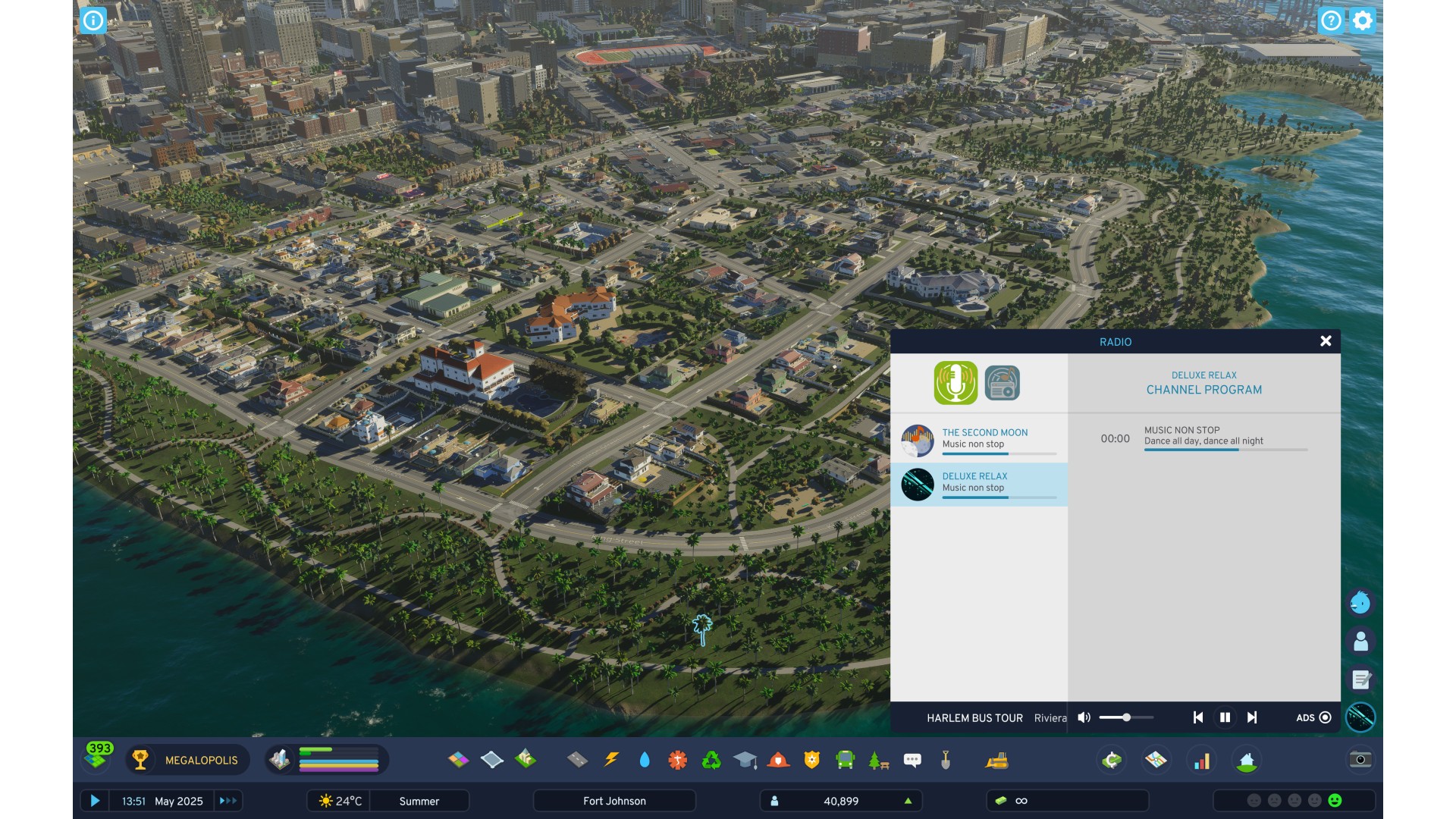Viewport: 1456px width, 819px height.
Task: Open the Electricity build menu
Action: click(611, 760)
